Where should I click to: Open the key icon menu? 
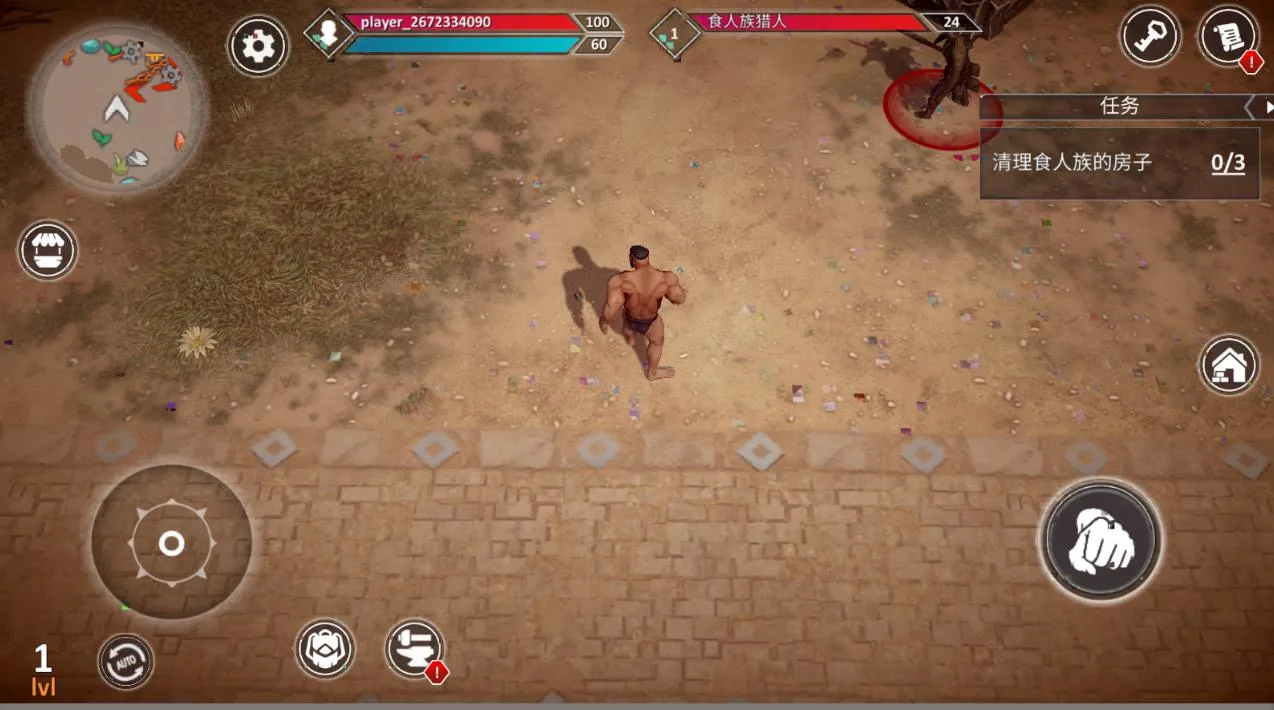[x=1150, y=37]
